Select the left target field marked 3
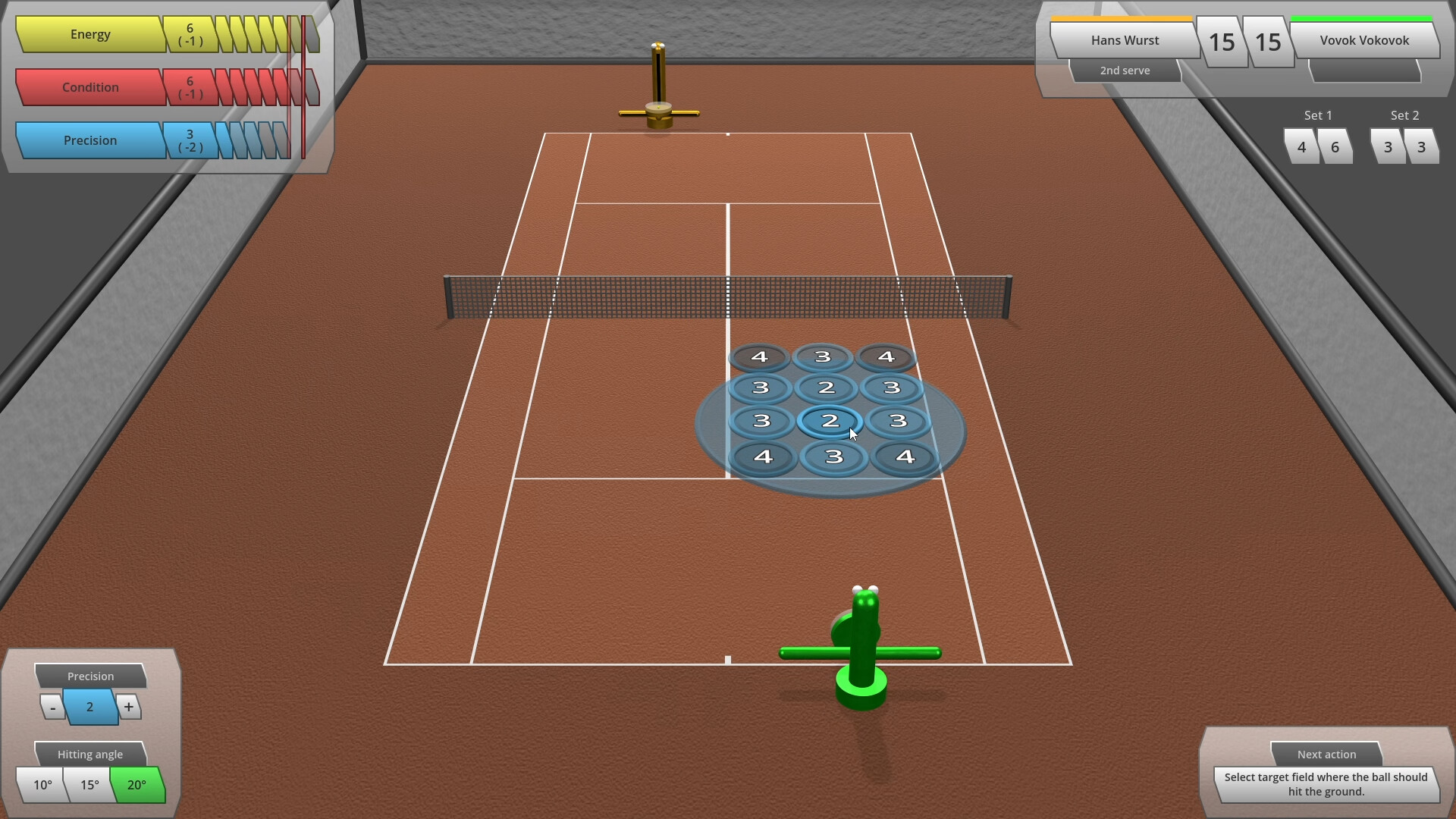The image size is (1456, 819). coord(763,421)
